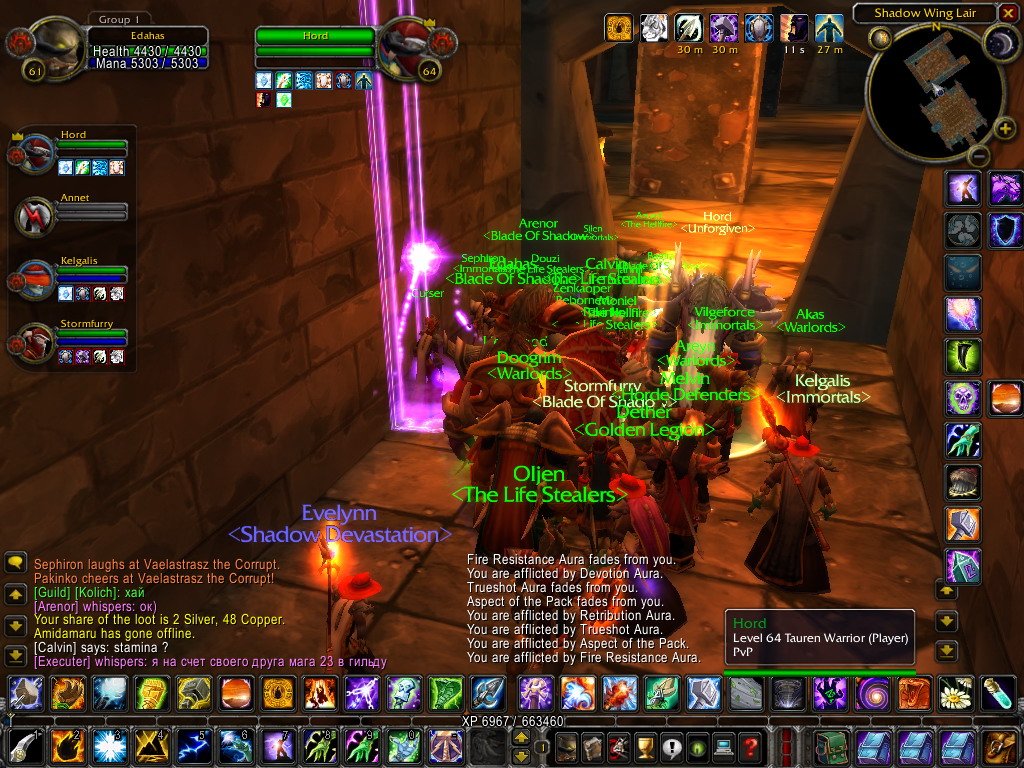Activate the blue shield ability icon
1024x768 pixels.
(x=1004, y=230)
